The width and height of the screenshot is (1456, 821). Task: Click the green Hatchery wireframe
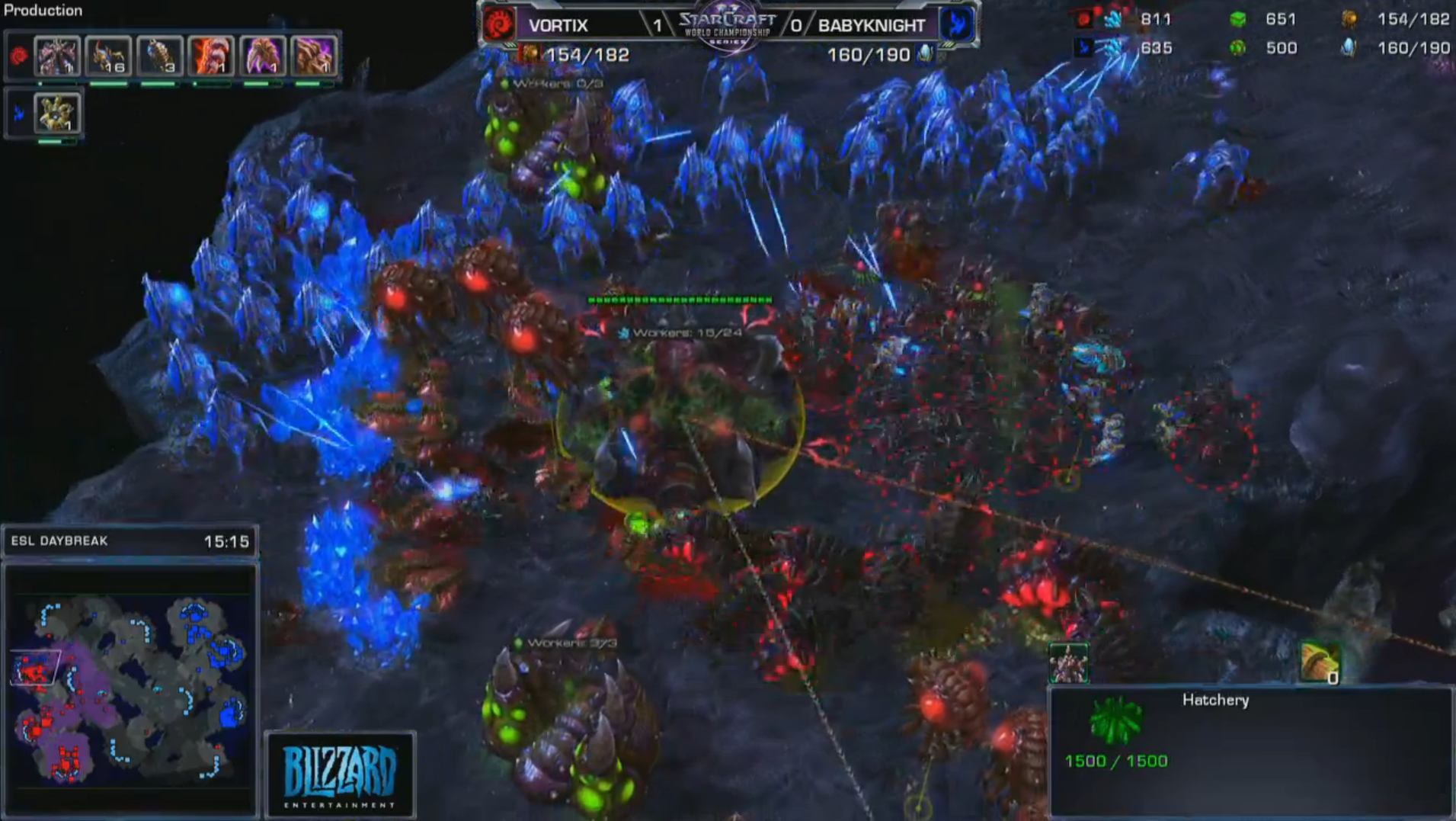[x=1115, y=721]
